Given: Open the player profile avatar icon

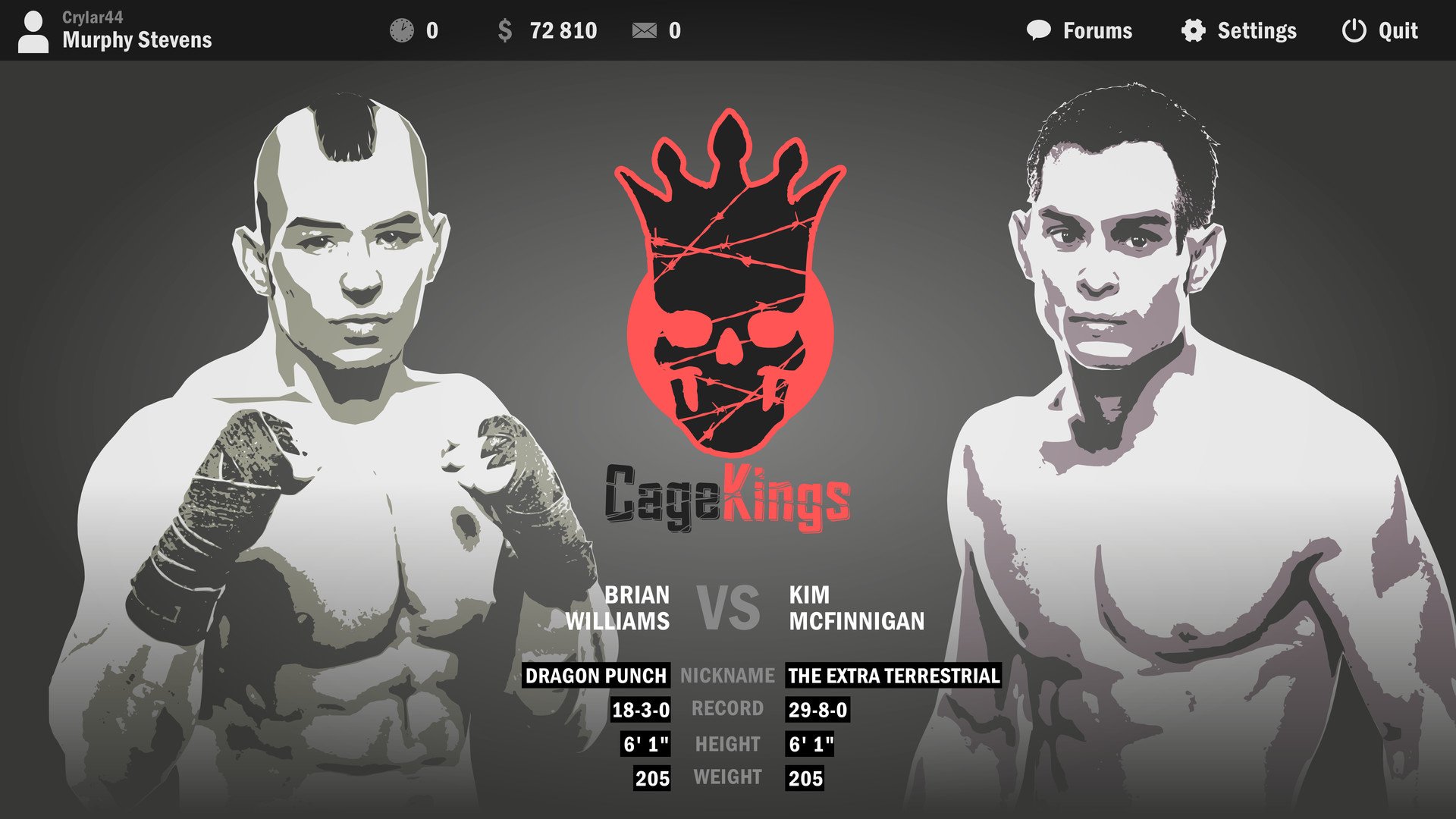Looking at the screenshot, I should click(x=33, y=30).
